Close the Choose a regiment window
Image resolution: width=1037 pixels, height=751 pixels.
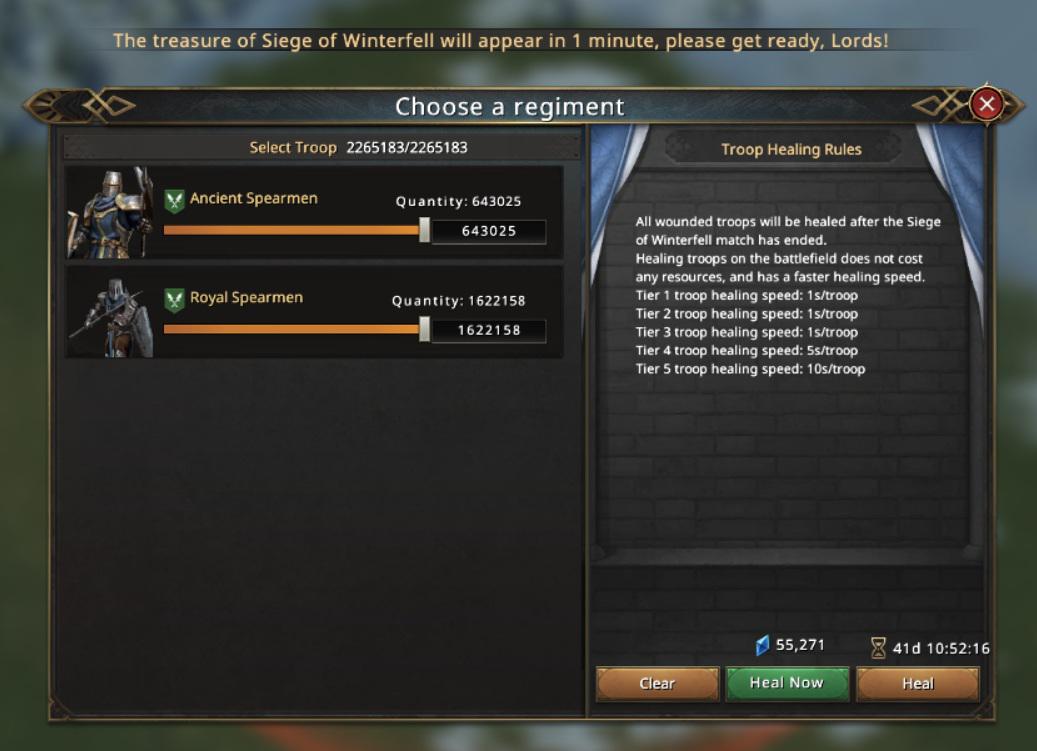(x=987, y=104)
